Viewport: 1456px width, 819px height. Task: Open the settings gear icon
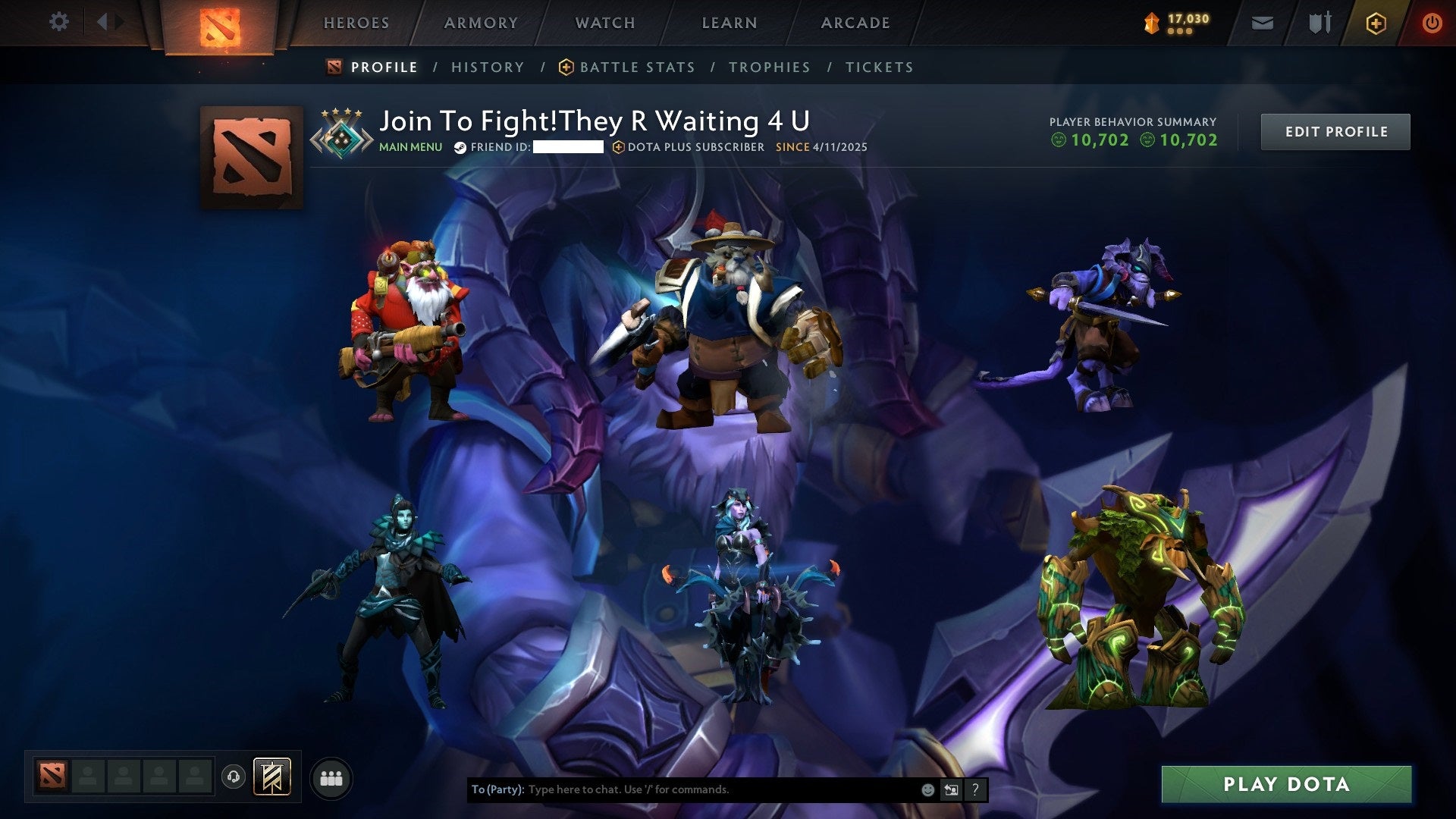pos(58,22)
